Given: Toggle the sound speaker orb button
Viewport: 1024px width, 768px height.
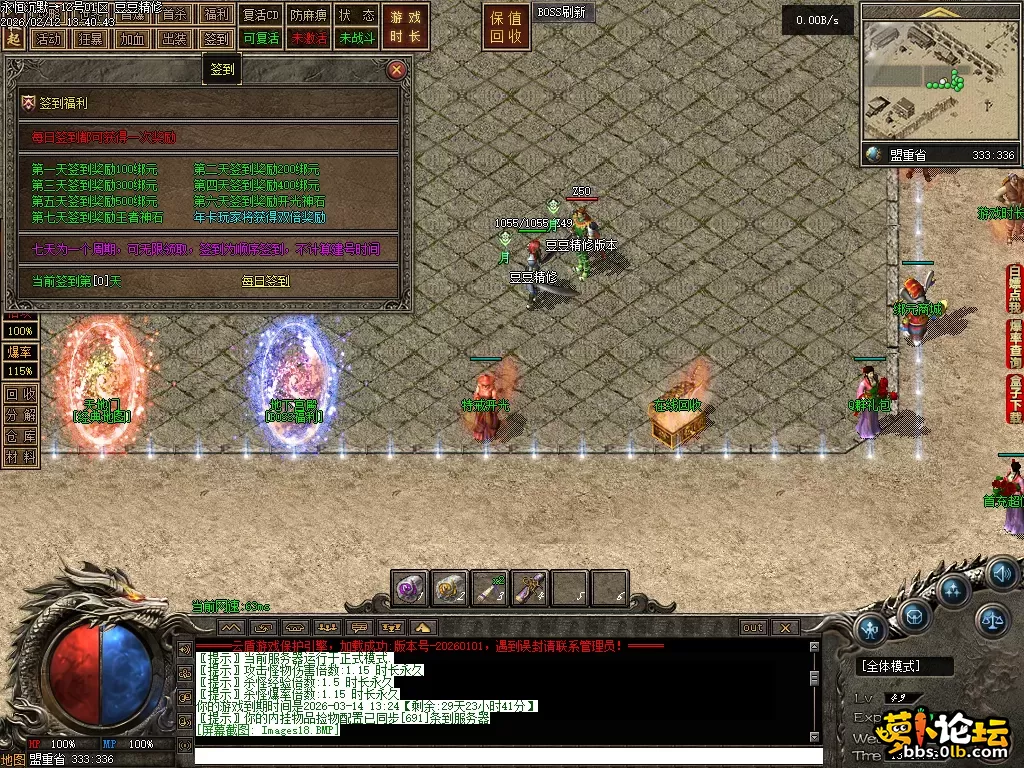Looking at the screenshot, I should pyautogui.click(x=1001, y=574).
